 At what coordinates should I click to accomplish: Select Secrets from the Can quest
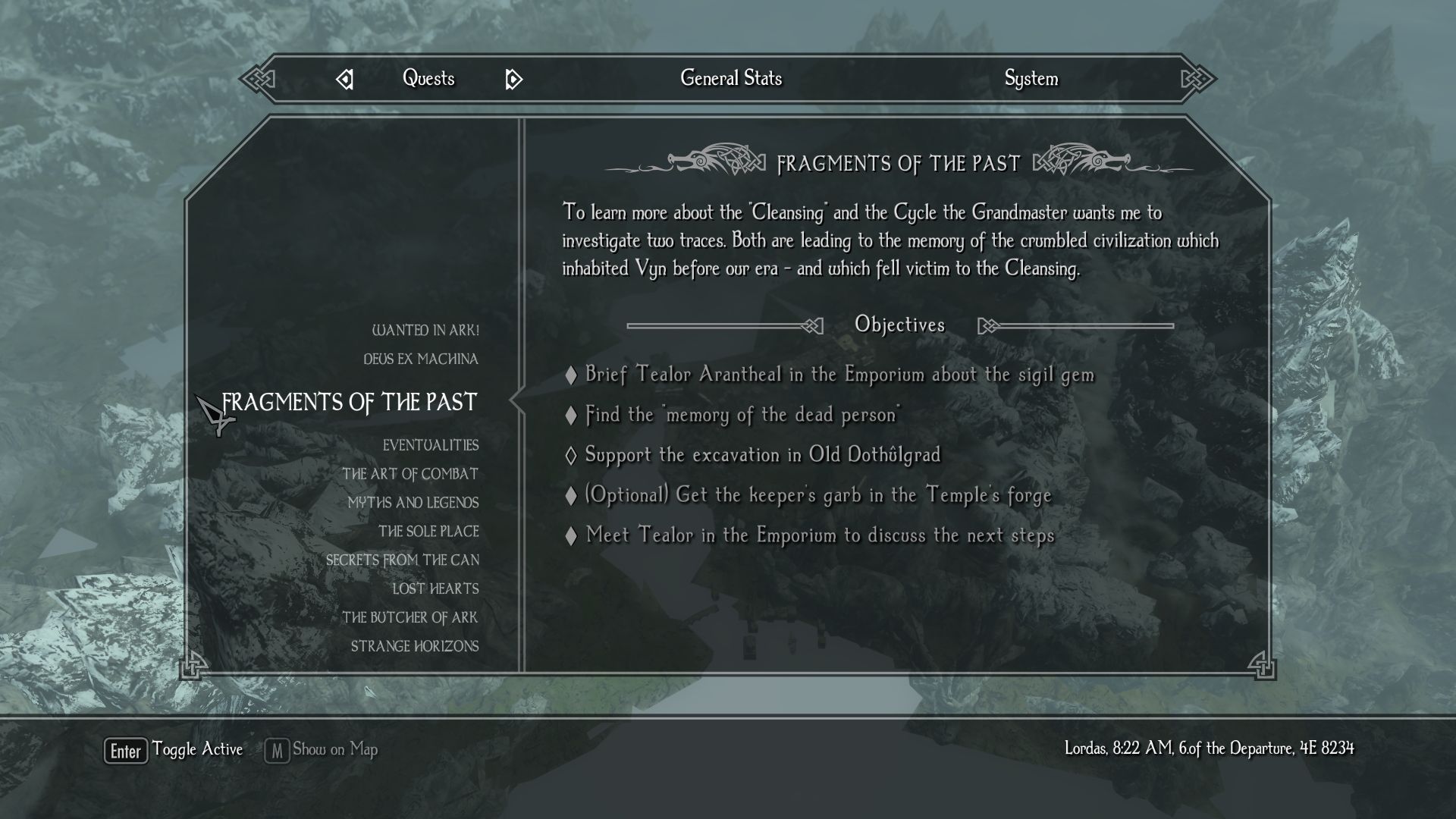403,560
